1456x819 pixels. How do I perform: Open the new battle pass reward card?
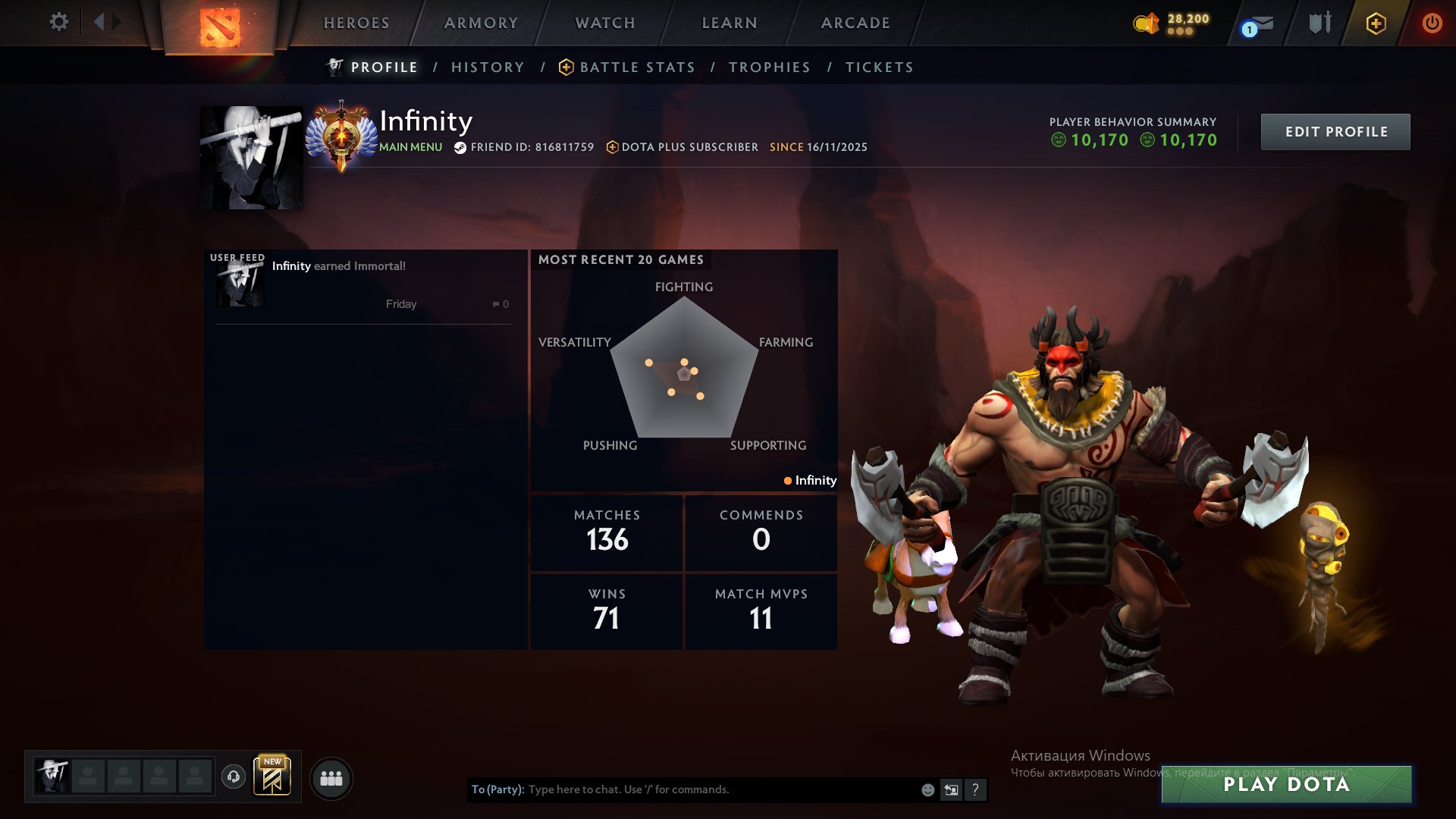[273, 776]
